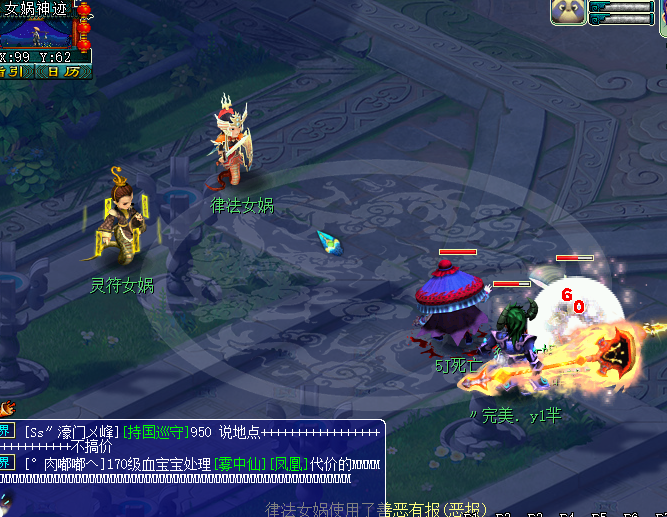Screen dimensions: 667x517
Task: Open the 日历 calendar button
Action: [x=60, y=71]
